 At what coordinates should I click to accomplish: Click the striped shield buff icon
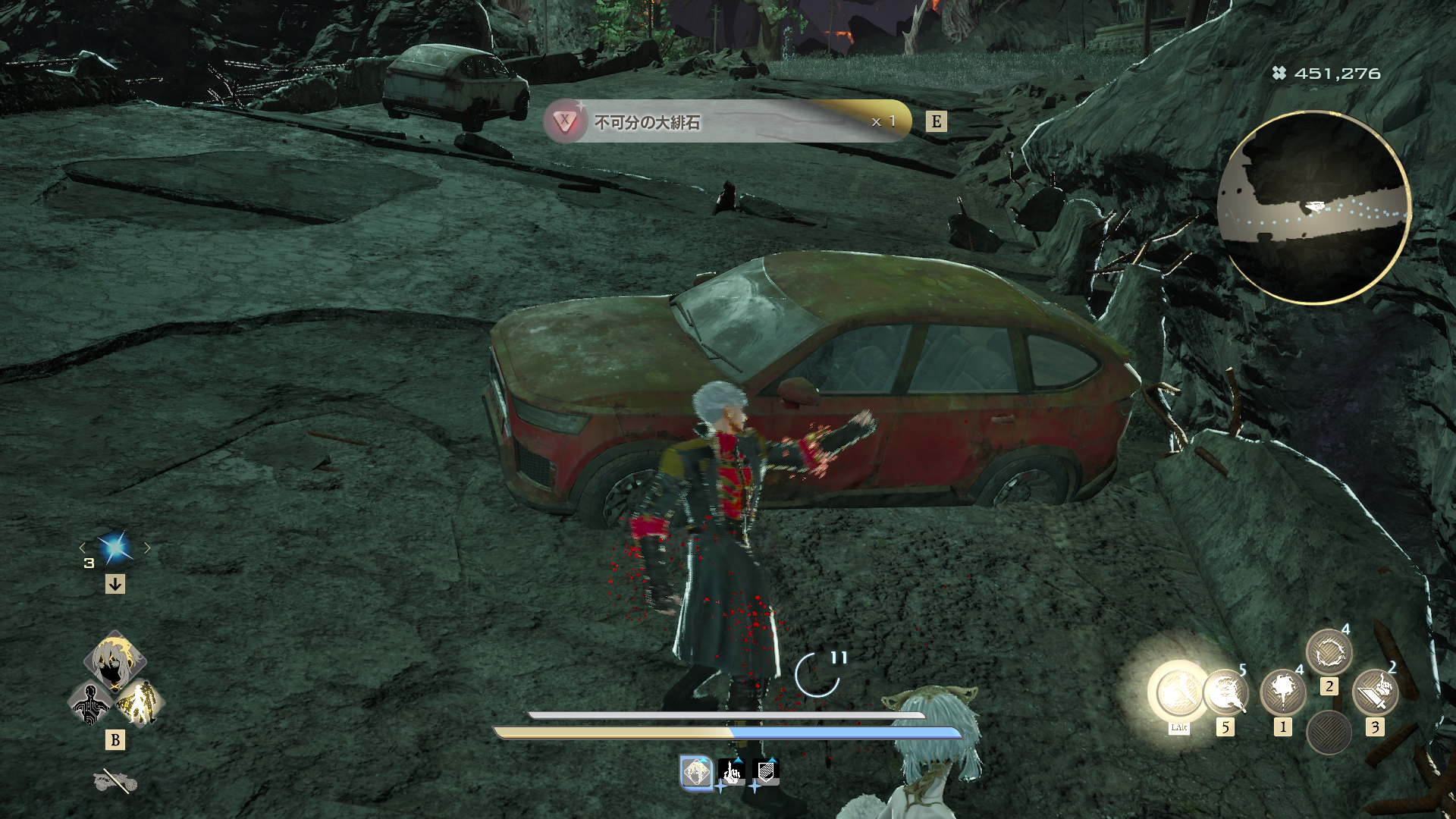click(766, 772)
